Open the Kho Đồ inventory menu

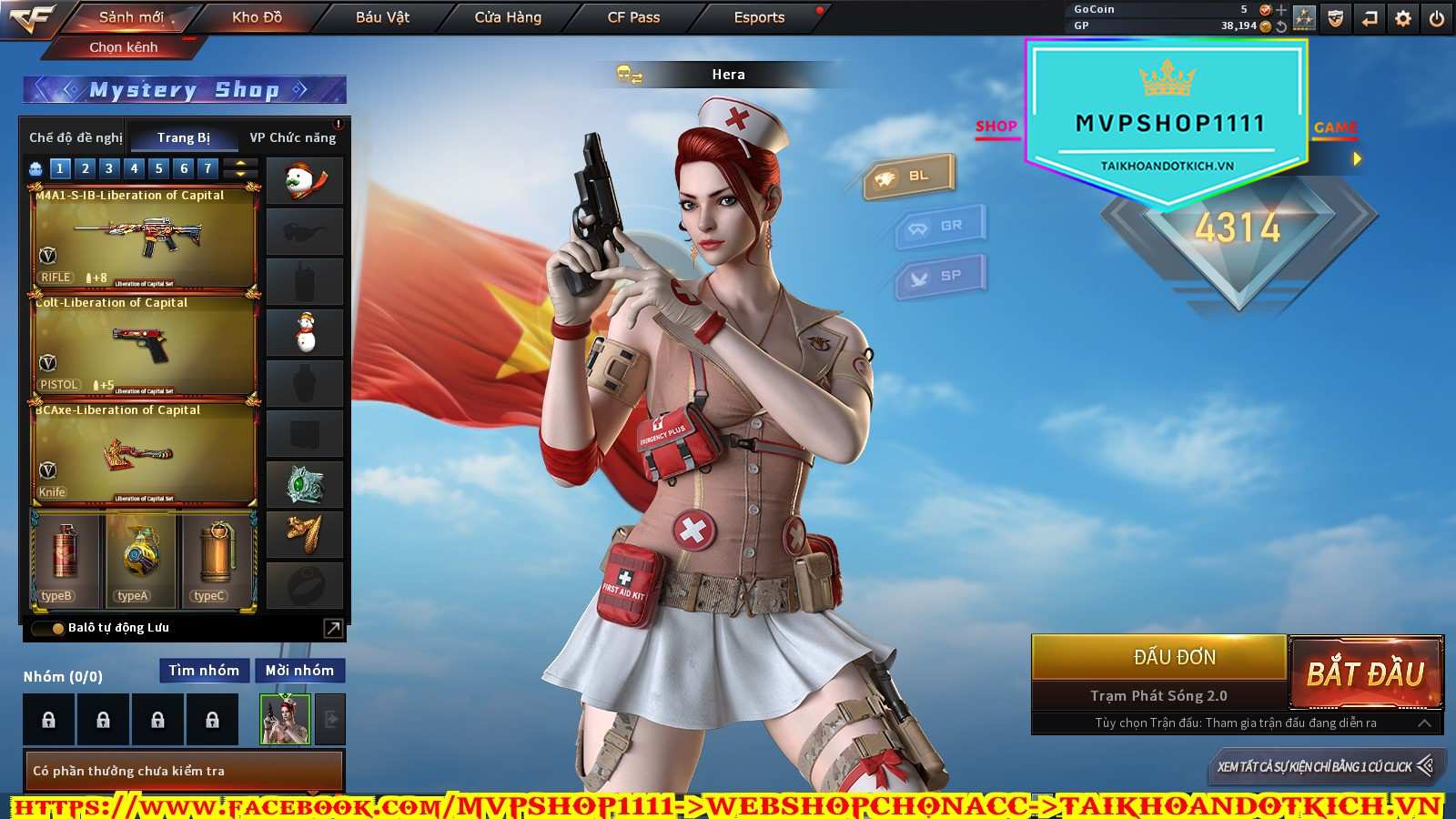tap(257, 17)
